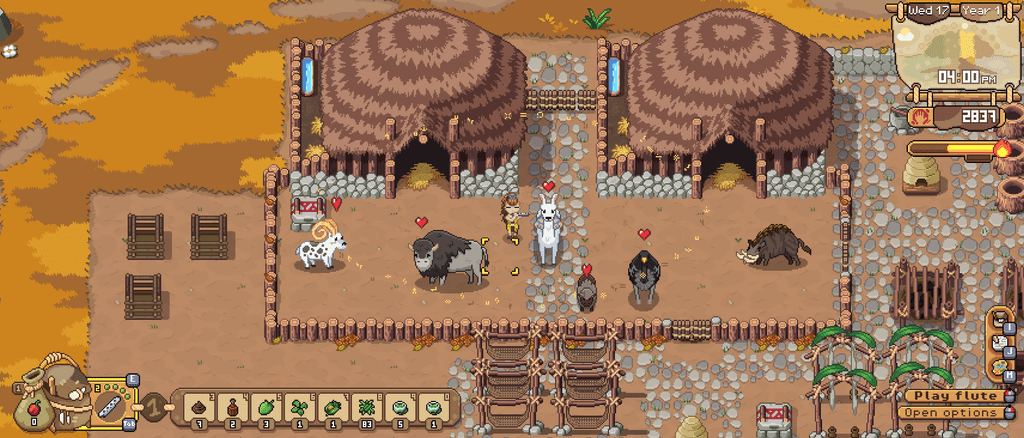1024x438 pixels.
Task: Select the clay bottle hotbar slot
Action: pyautogui.click(x=234, y=407)
